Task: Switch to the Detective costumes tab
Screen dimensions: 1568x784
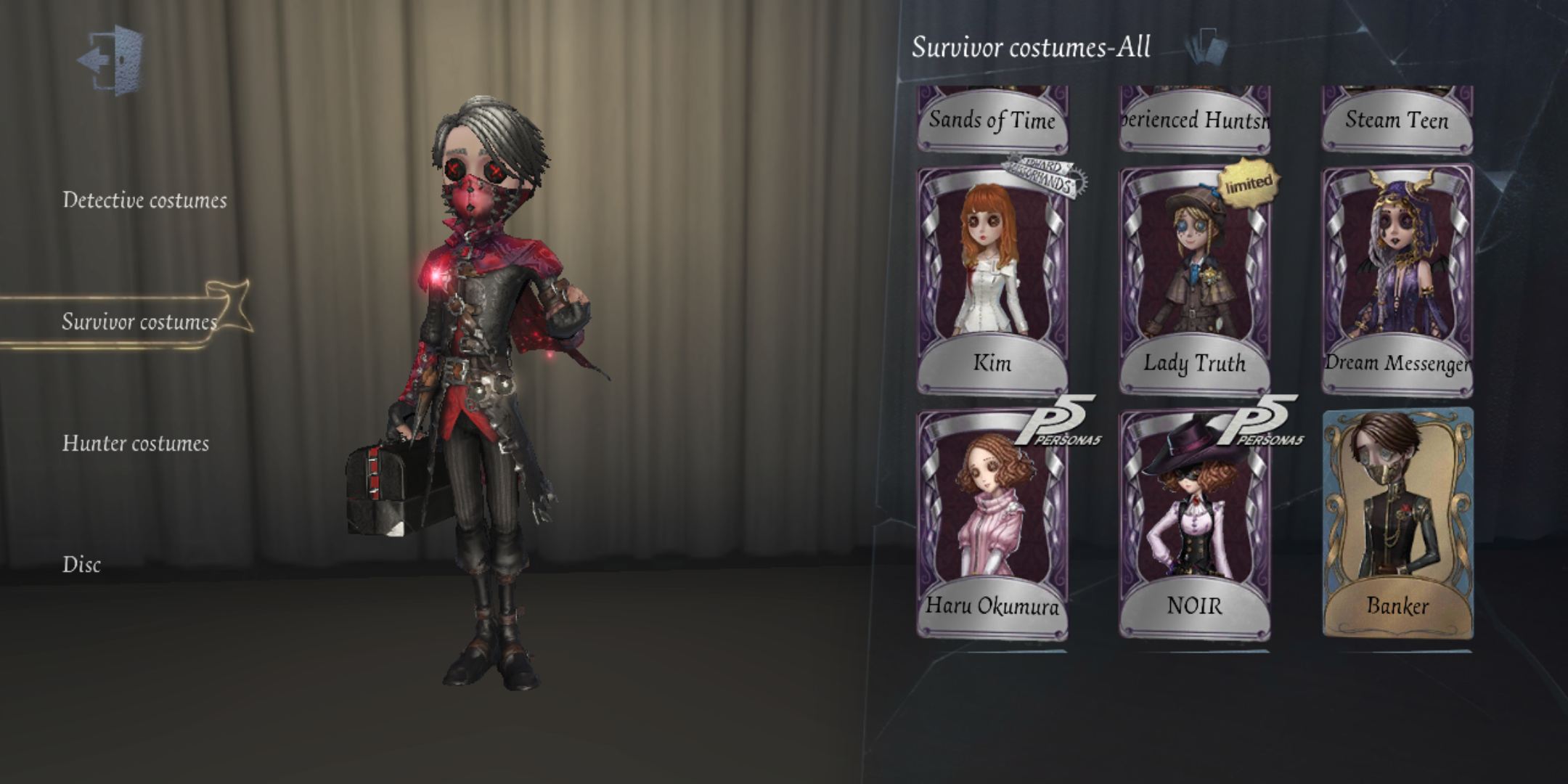Action: [145, 202]
